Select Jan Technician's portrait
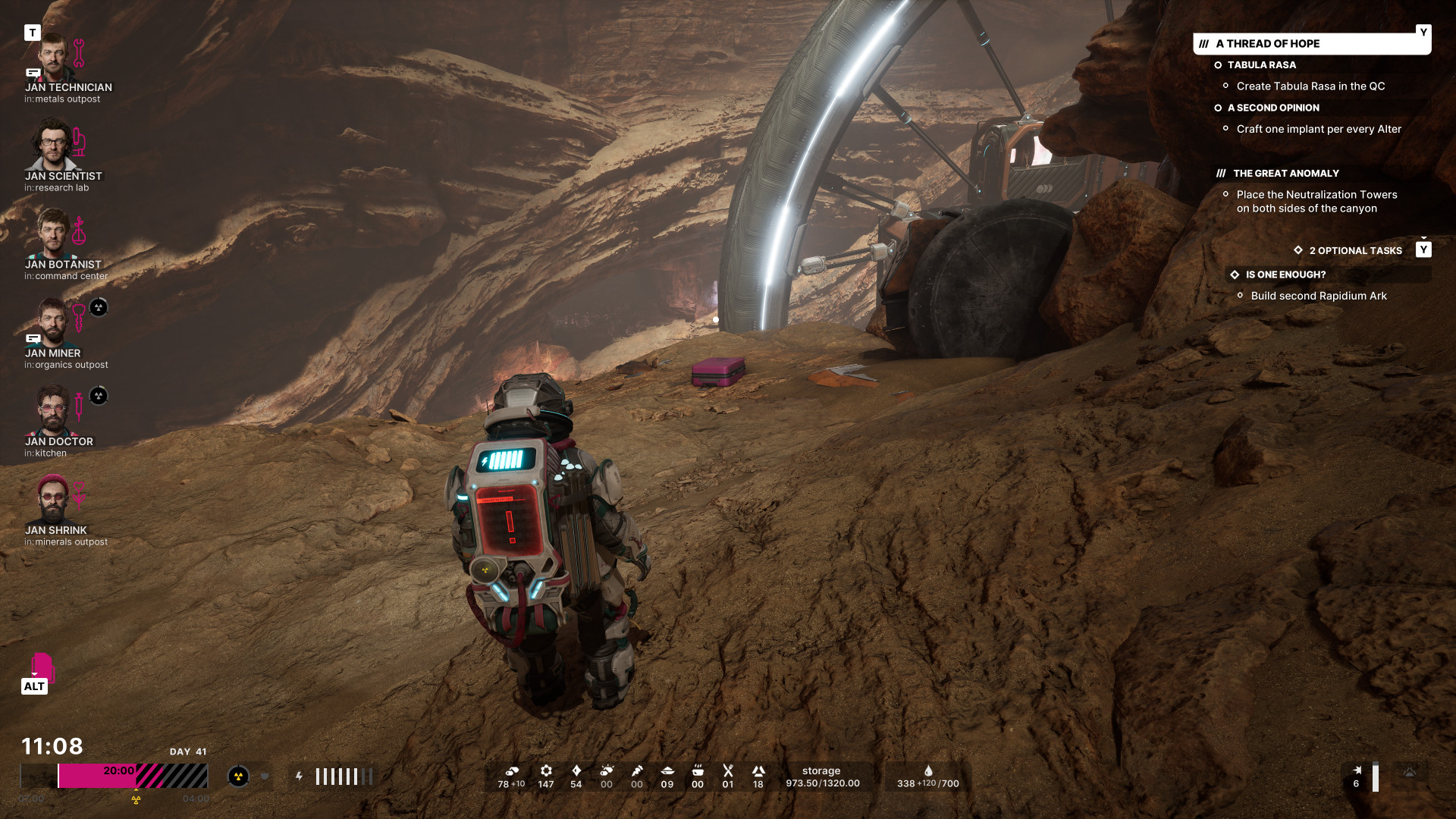 coord(53,58)
